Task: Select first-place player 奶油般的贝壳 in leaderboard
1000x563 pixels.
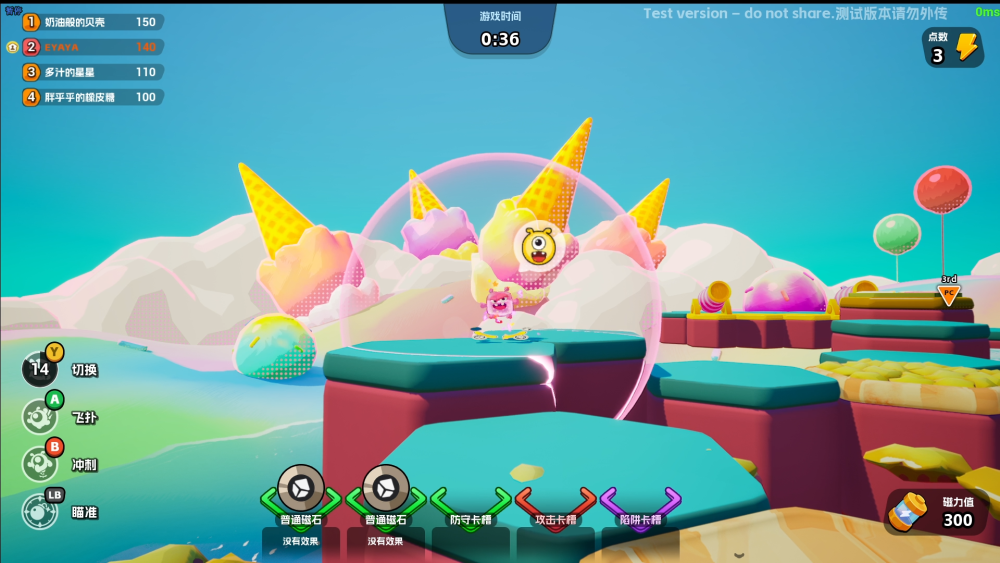Action: click(92, 22)
